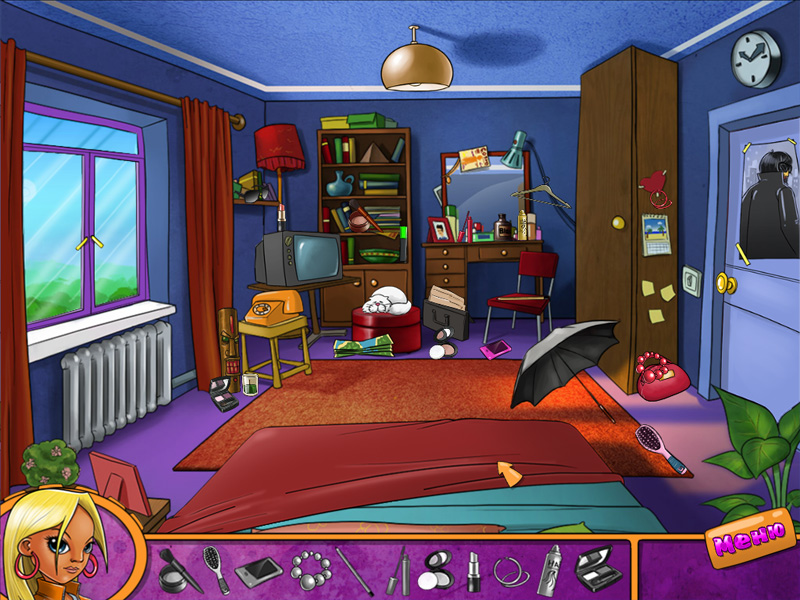The image size is (800, 600).
Task: Click the eyeshadow palette item icon
Action: (x=597, y=570)
